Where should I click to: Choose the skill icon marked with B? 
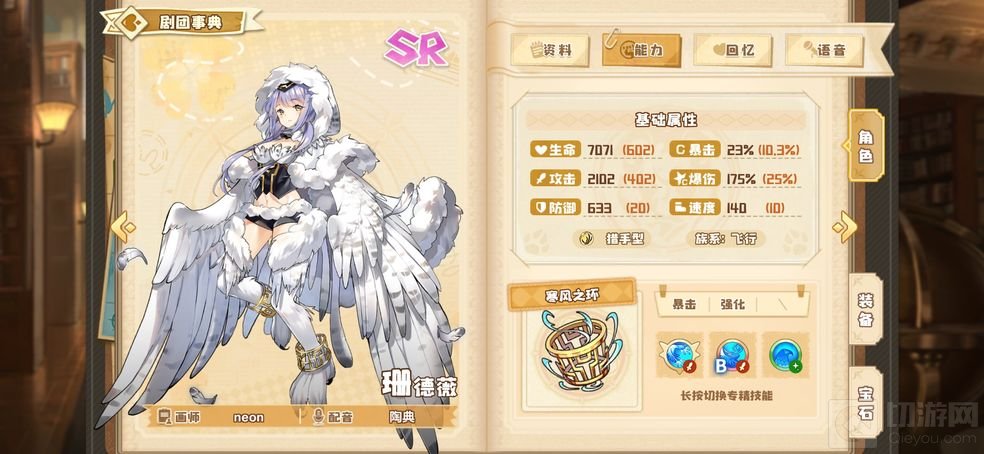pyautogui.click(x=731, y=354)
